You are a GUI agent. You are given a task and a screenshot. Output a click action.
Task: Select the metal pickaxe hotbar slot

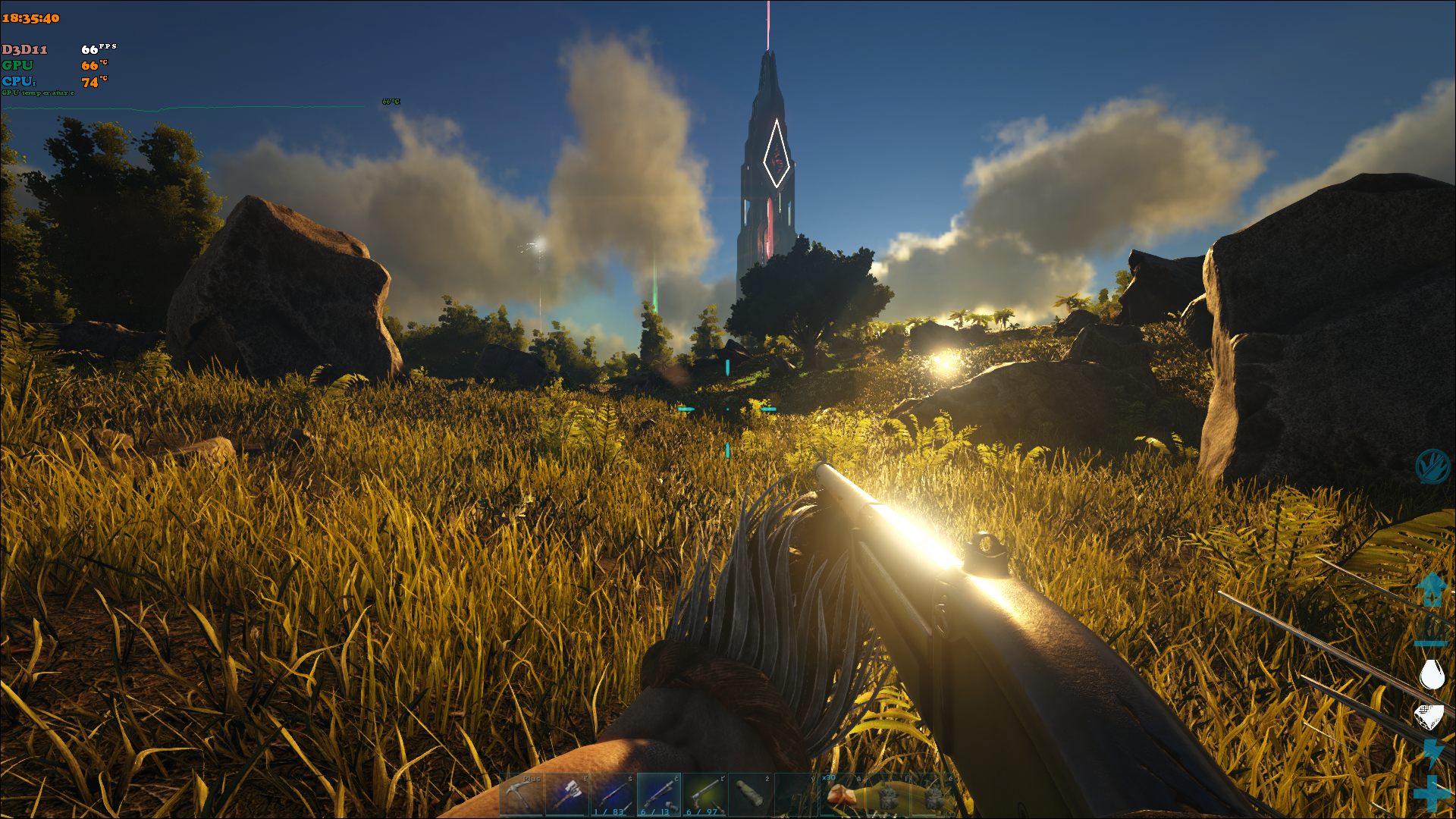[522, 795]
